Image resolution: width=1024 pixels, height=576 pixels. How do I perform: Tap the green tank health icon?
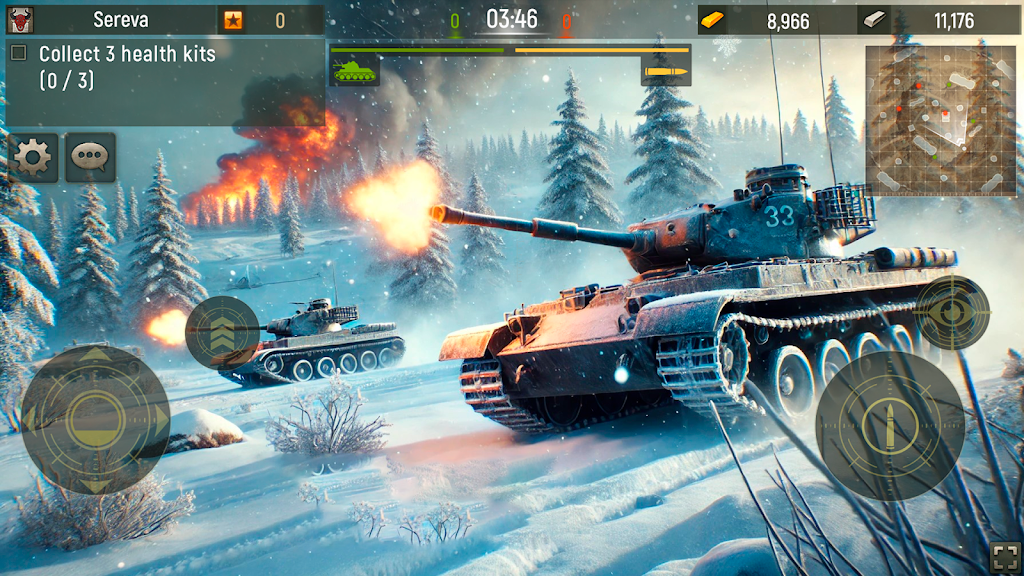355,71
